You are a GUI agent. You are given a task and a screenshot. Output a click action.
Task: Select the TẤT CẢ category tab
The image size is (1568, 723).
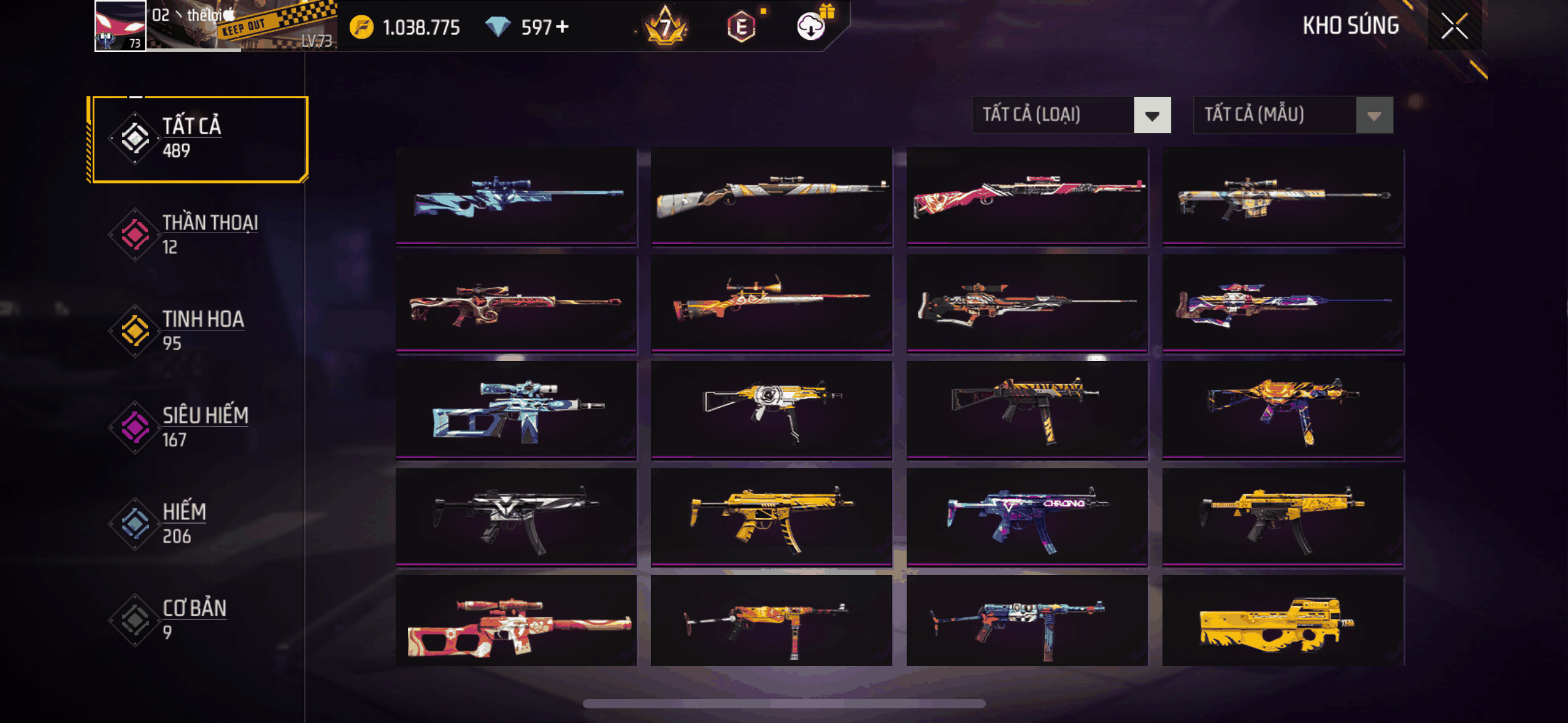pos(198,139)
